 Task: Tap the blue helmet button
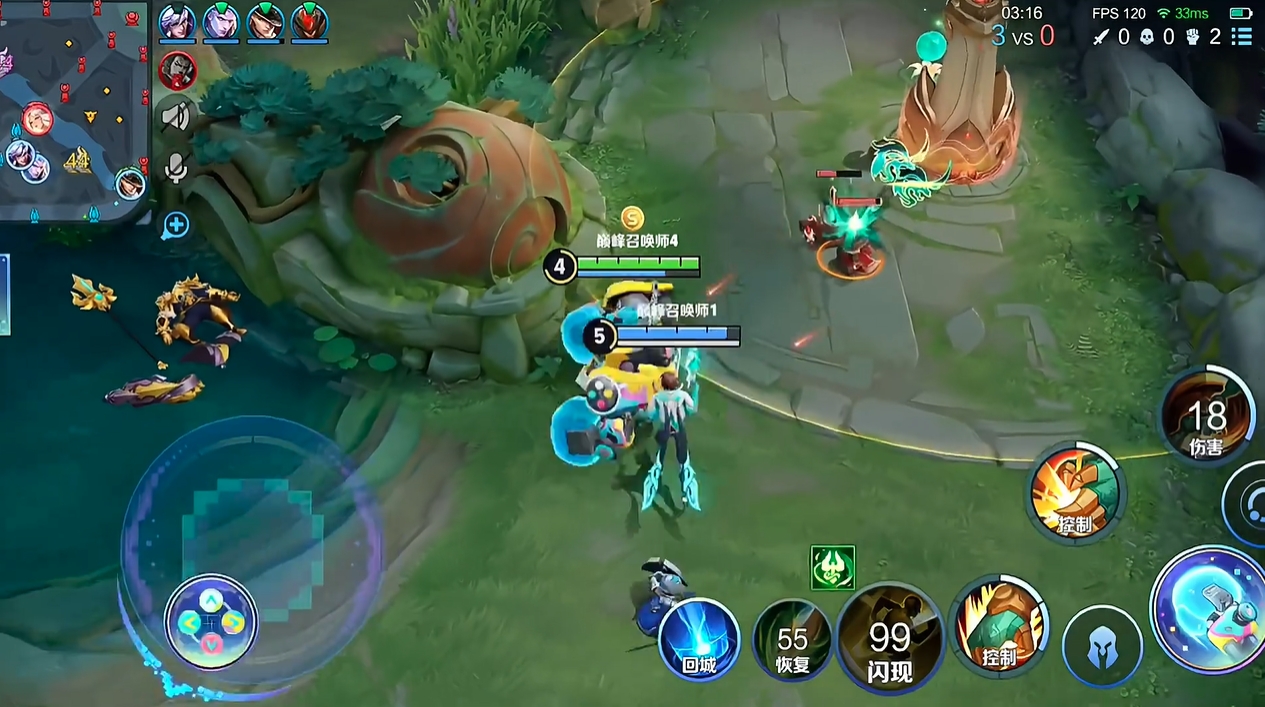coord(1102,645)
